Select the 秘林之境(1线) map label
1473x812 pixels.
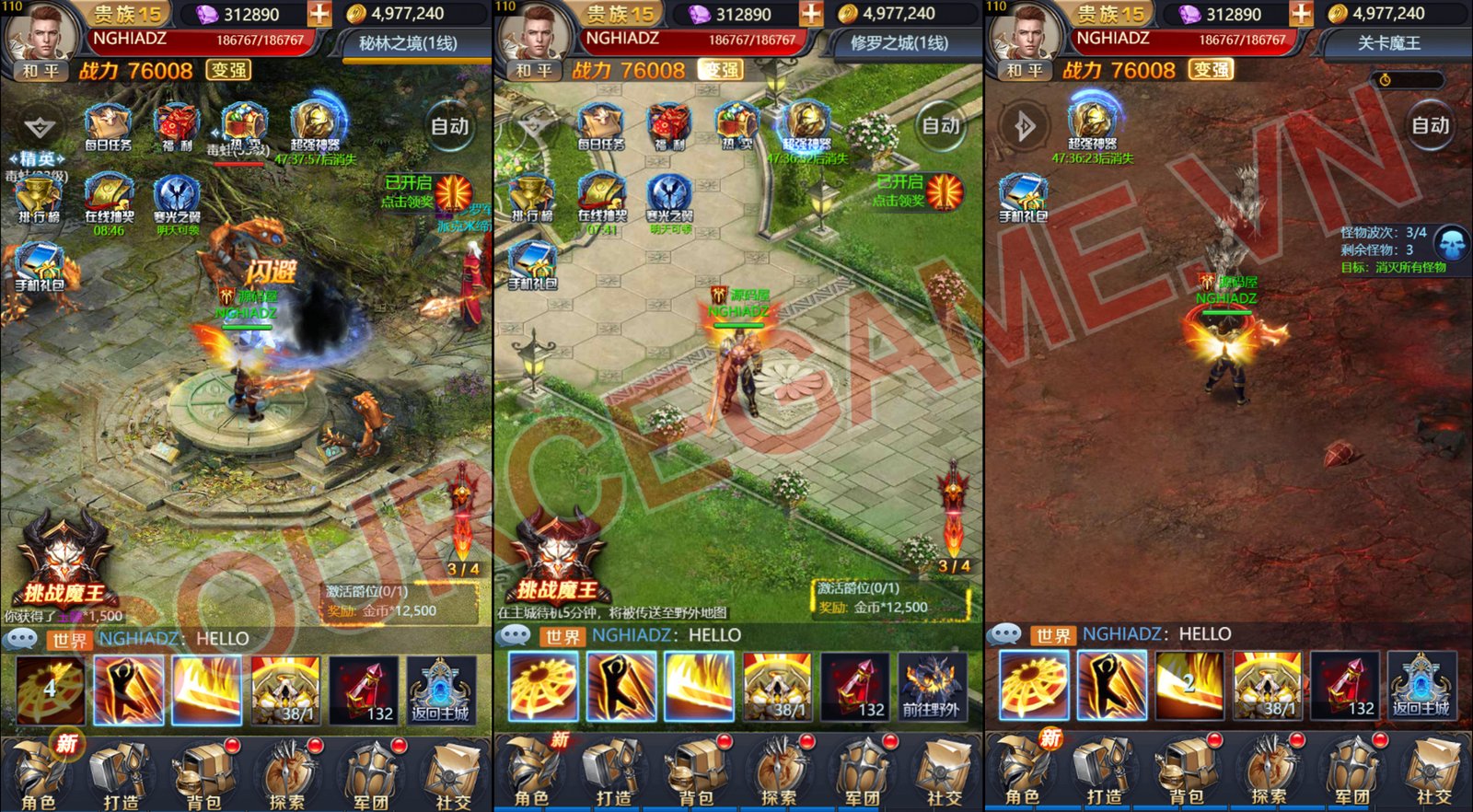point(407,43)
